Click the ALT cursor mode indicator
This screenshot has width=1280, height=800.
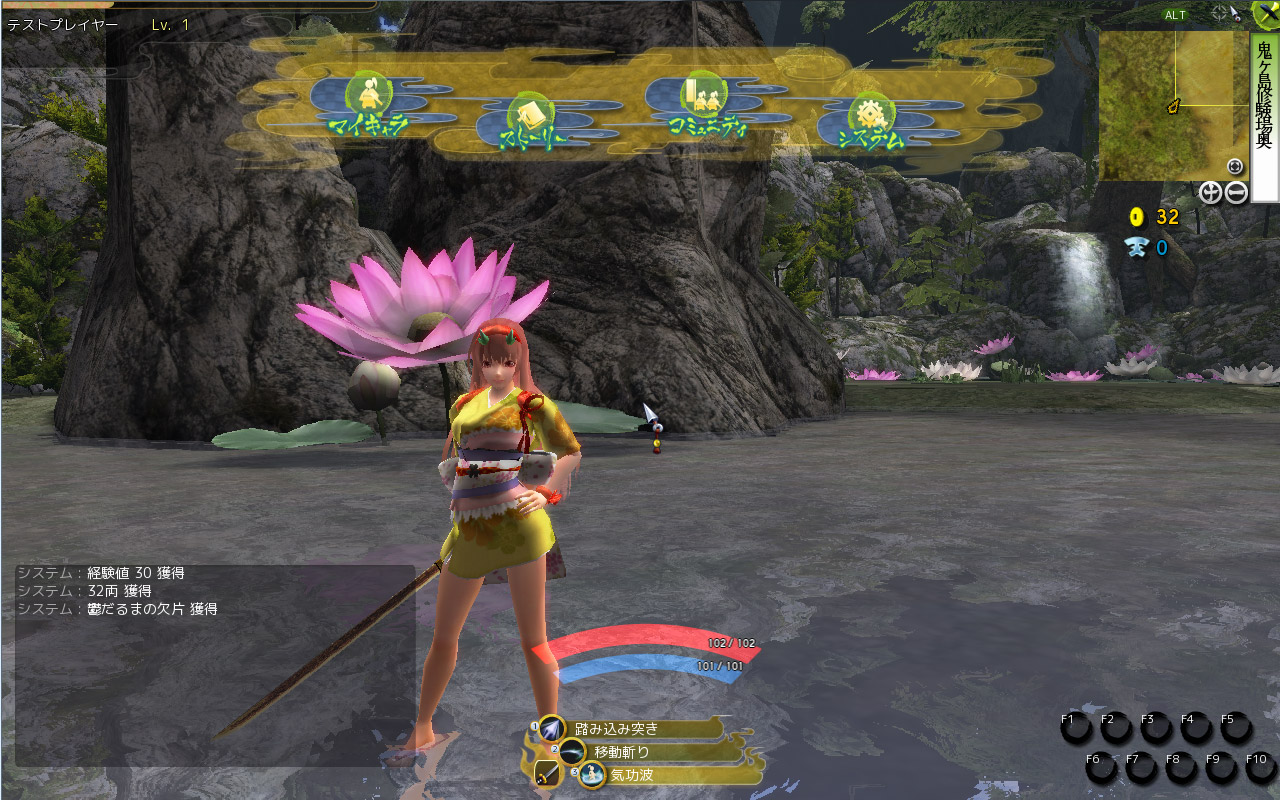pos(1175,15)
